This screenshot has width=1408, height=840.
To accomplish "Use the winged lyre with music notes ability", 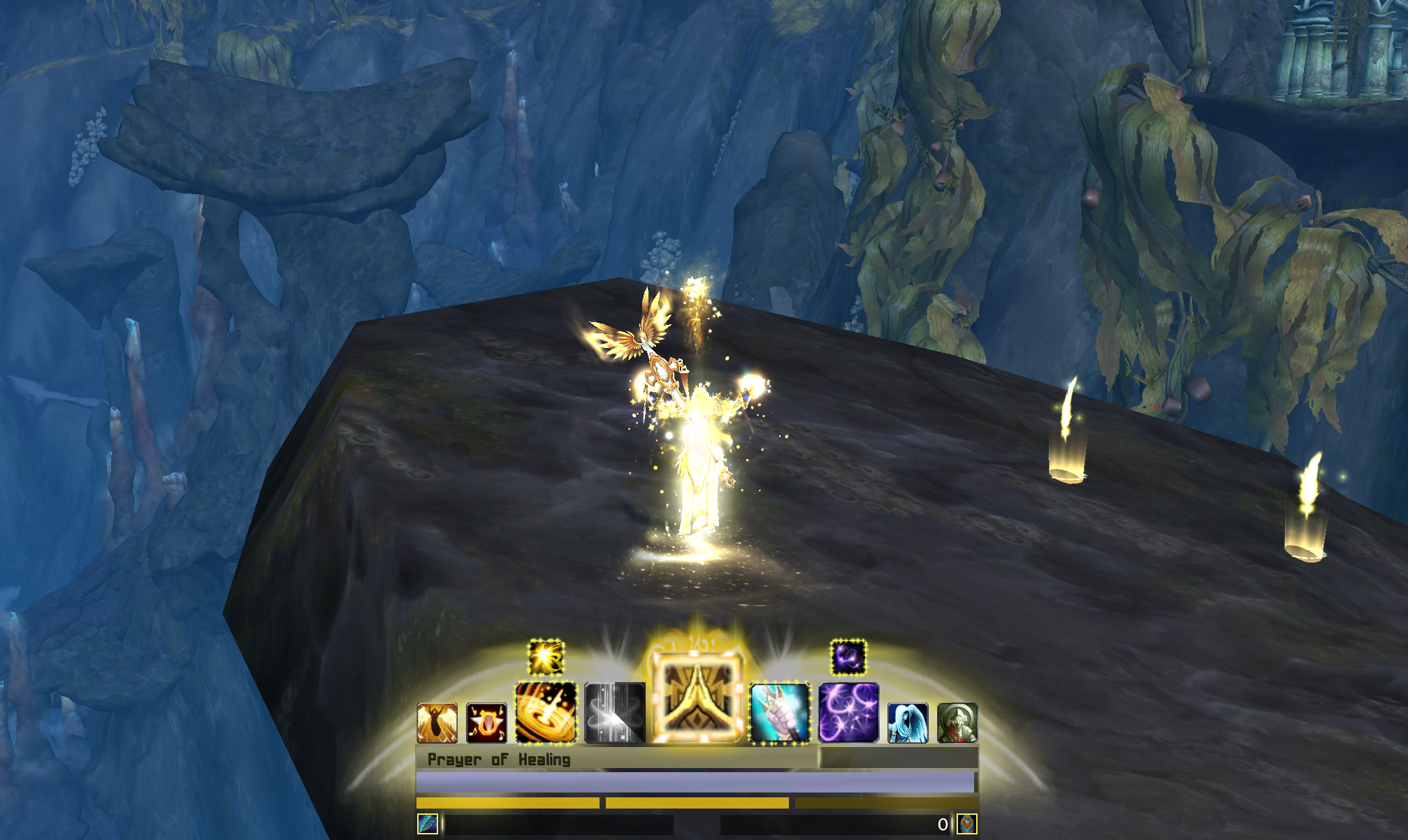I will tap(486, 723).
